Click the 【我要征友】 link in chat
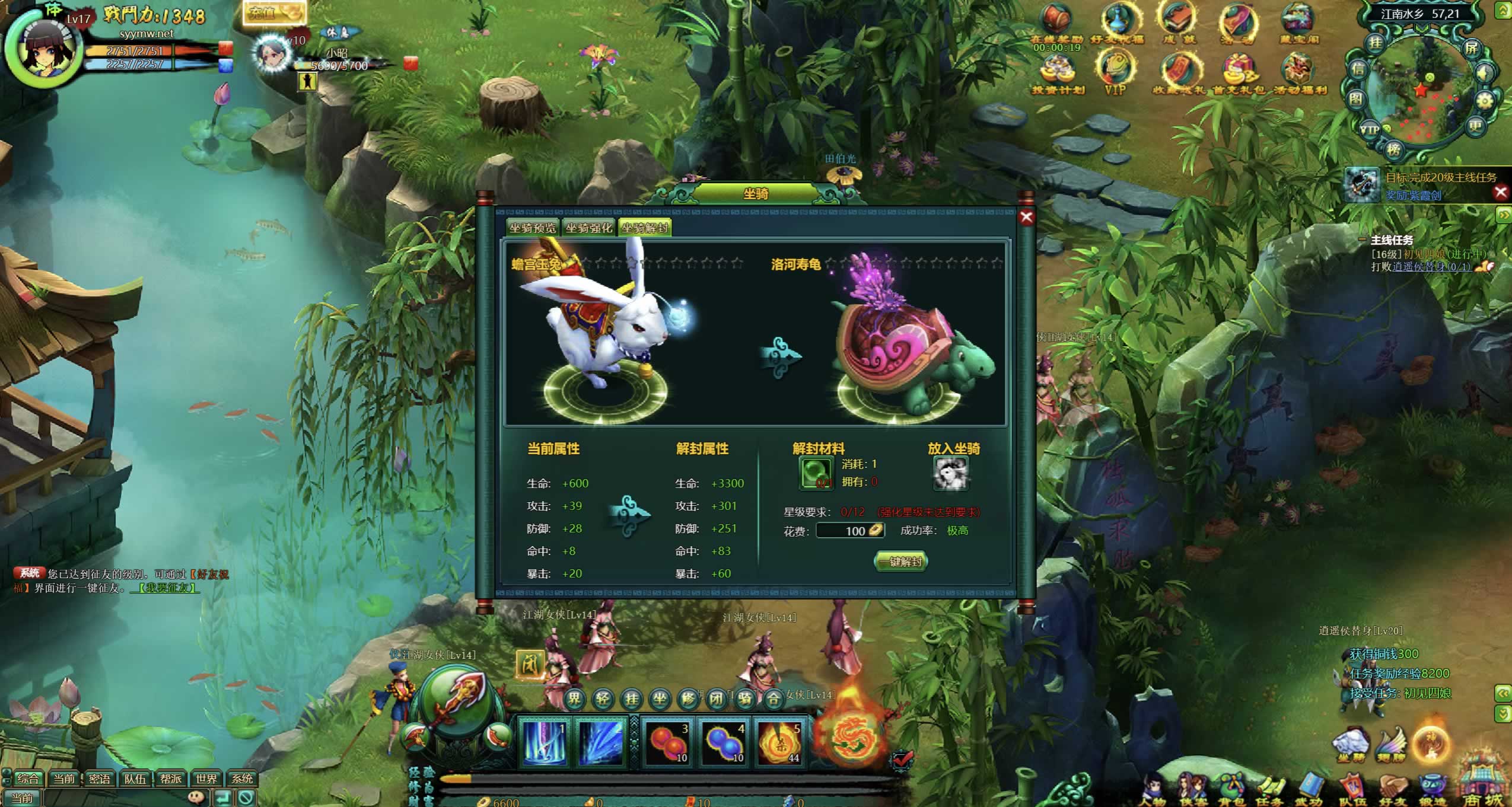 click(165, 588)
